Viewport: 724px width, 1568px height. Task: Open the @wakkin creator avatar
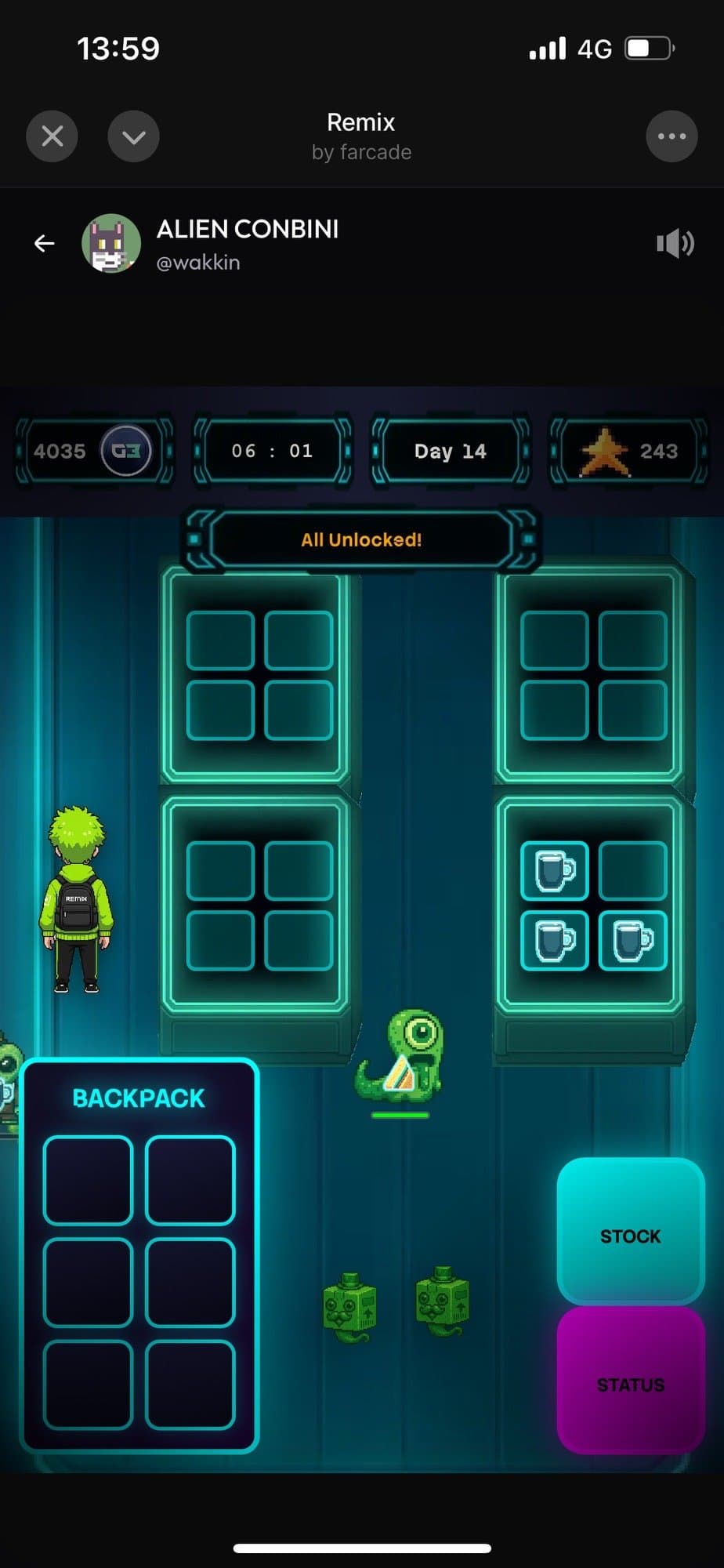click(x=111, y=244)
